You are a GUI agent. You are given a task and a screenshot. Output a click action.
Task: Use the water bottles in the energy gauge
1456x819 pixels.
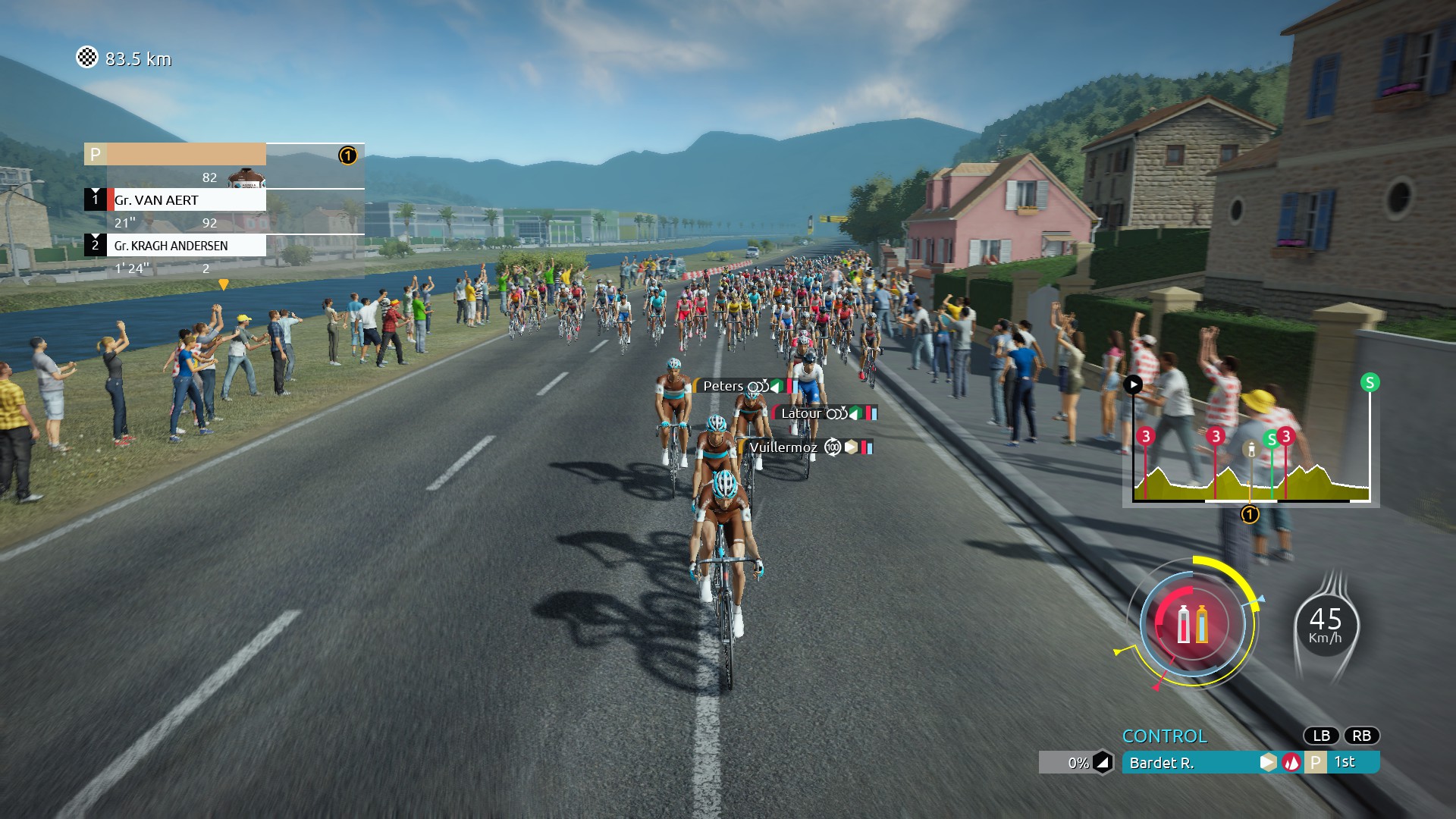pos(1192,624)
